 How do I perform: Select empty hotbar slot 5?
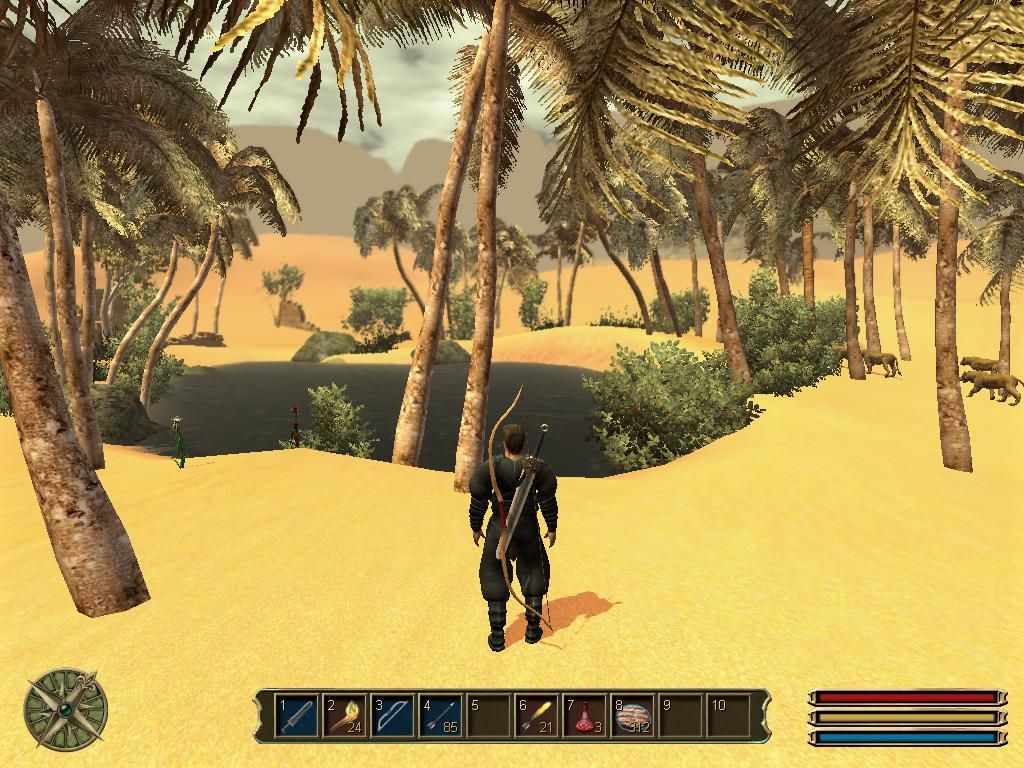click(x=489, y=716)
